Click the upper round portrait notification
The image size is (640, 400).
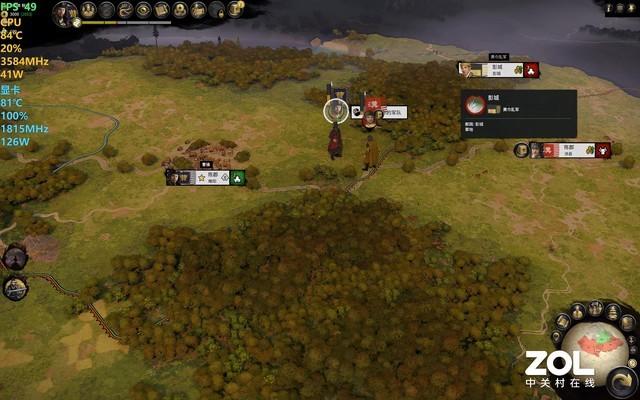[x=14, y=258]
